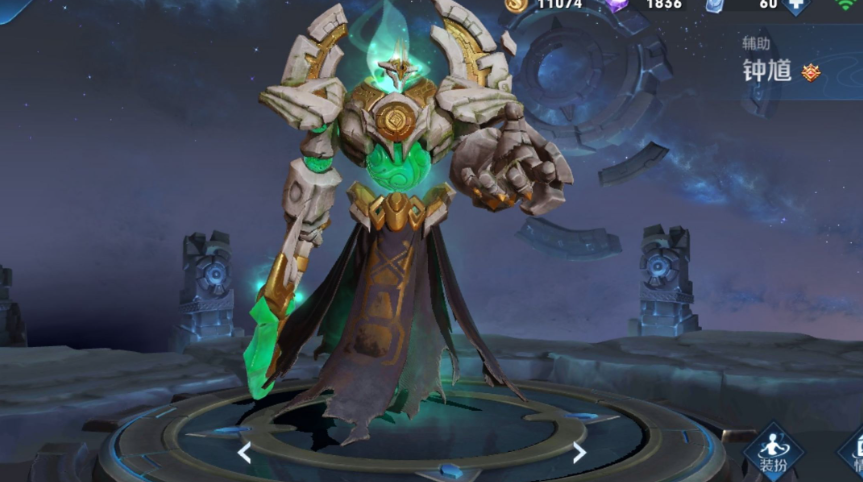Open the 装扮 (outfit) menu

coord(772,450)
